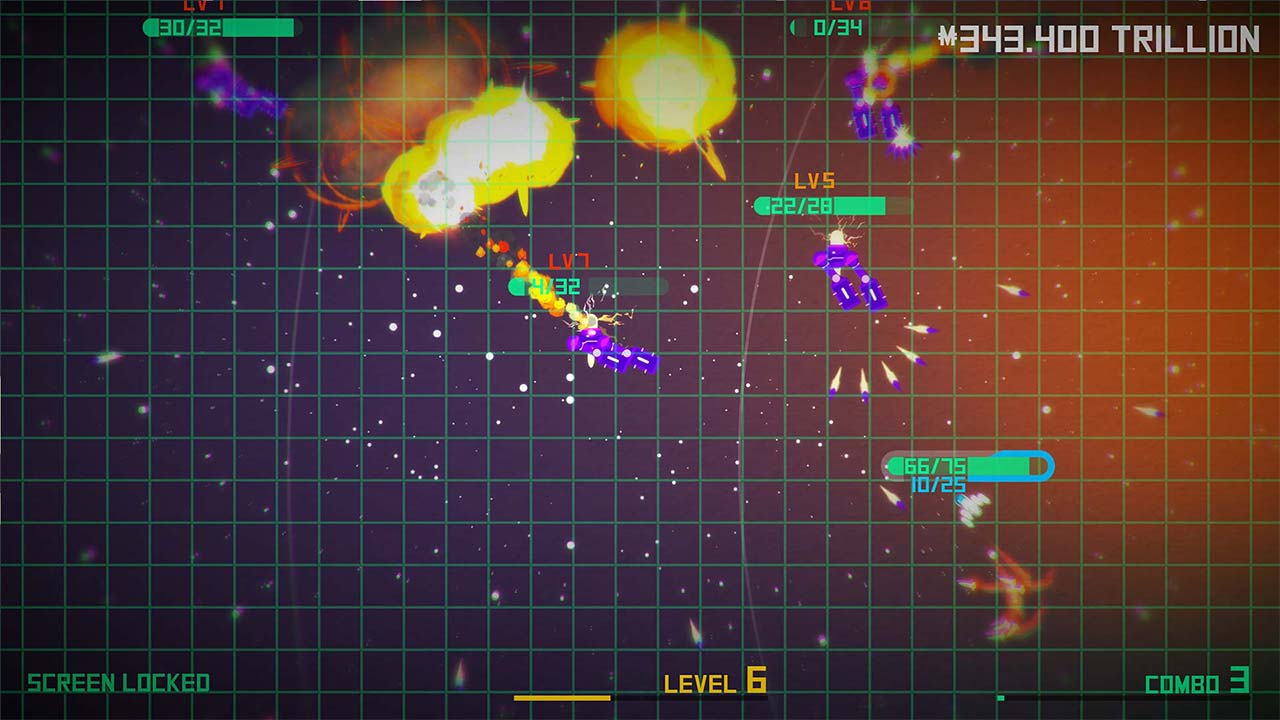Screen dimensions: 1280x720
Task: Click the LV5 health bar showing 22/28
Action: pyautogui.click(x=820, y=205)
